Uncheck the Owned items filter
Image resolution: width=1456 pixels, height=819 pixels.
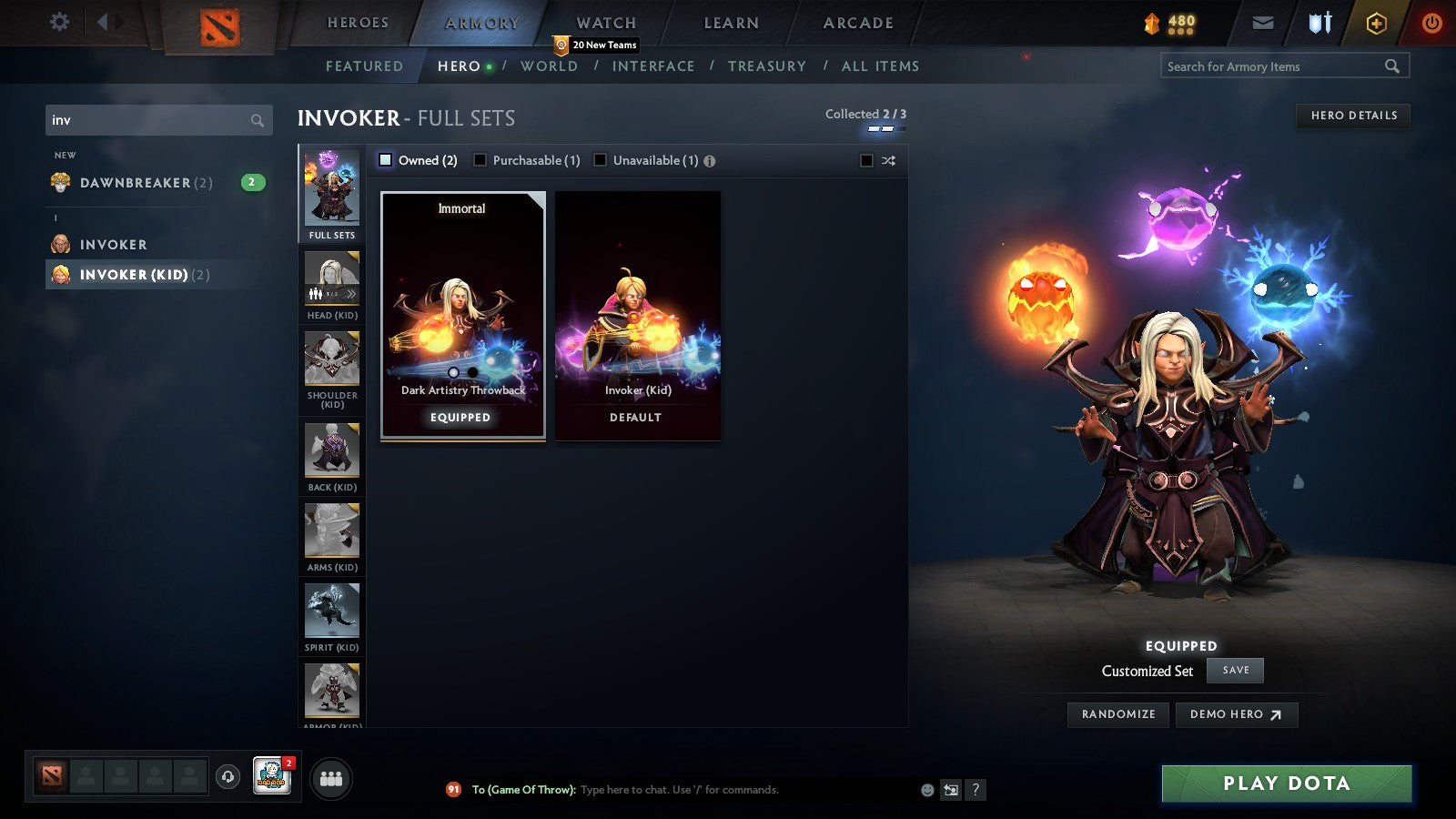[x=385, y=159]
